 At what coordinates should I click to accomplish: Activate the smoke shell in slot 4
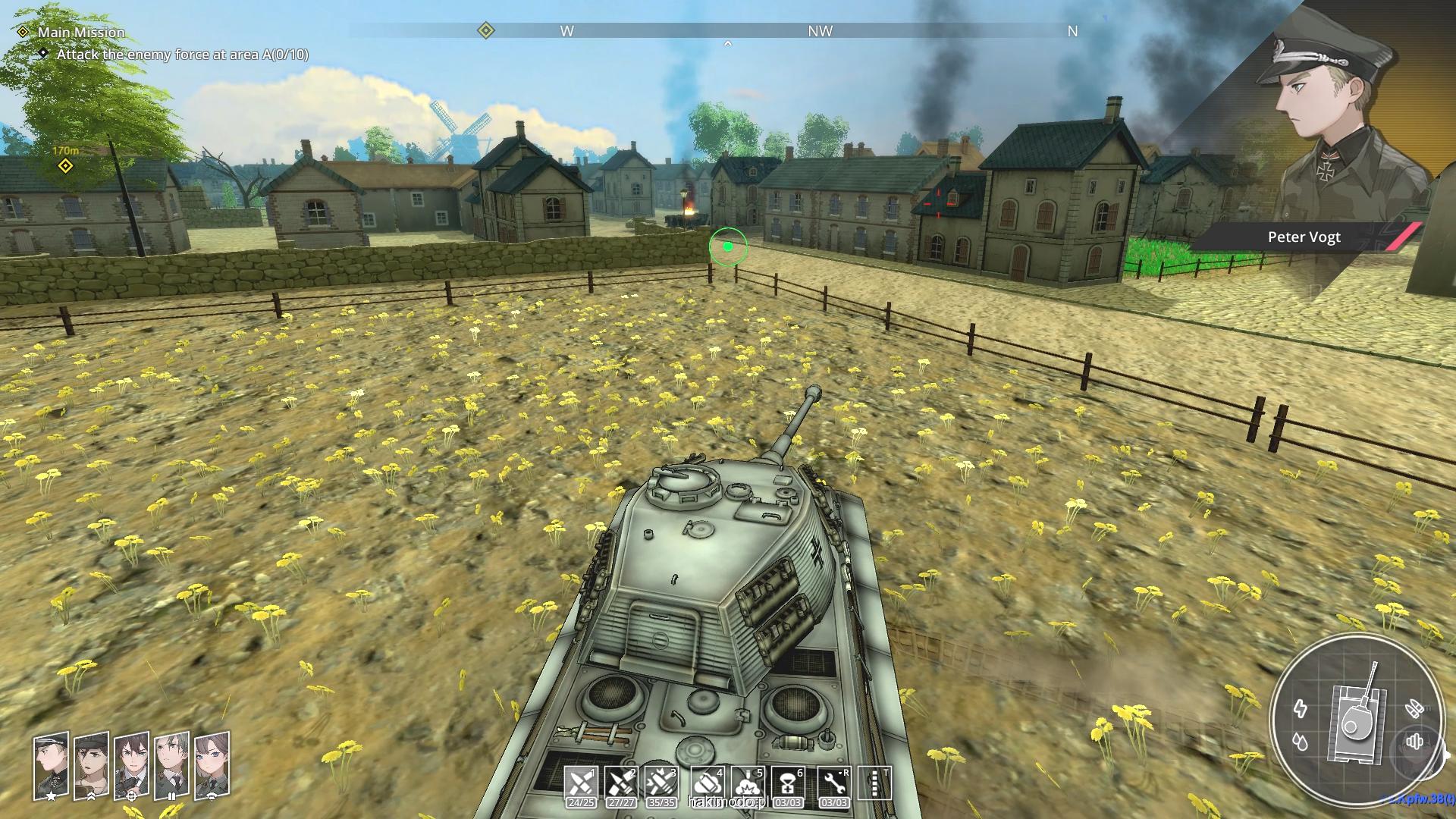pos(708,783)
